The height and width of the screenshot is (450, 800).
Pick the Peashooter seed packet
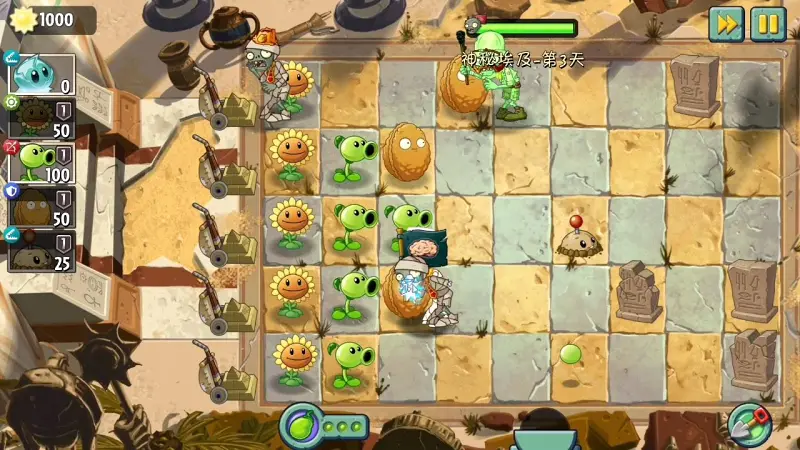pos(40,161)
